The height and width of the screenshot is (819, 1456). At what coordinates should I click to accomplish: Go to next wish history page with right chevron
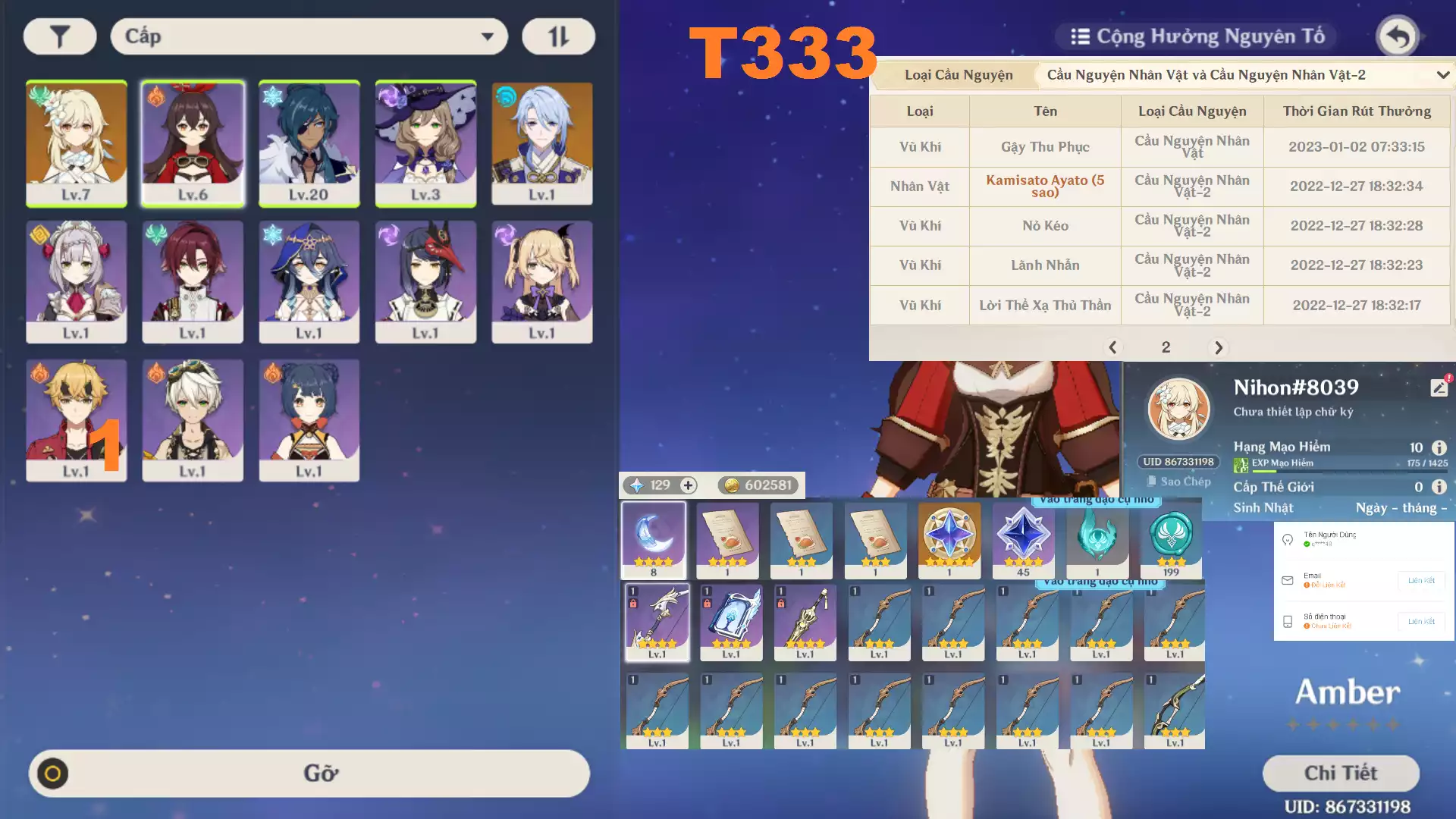click(x=1219, y=347)
